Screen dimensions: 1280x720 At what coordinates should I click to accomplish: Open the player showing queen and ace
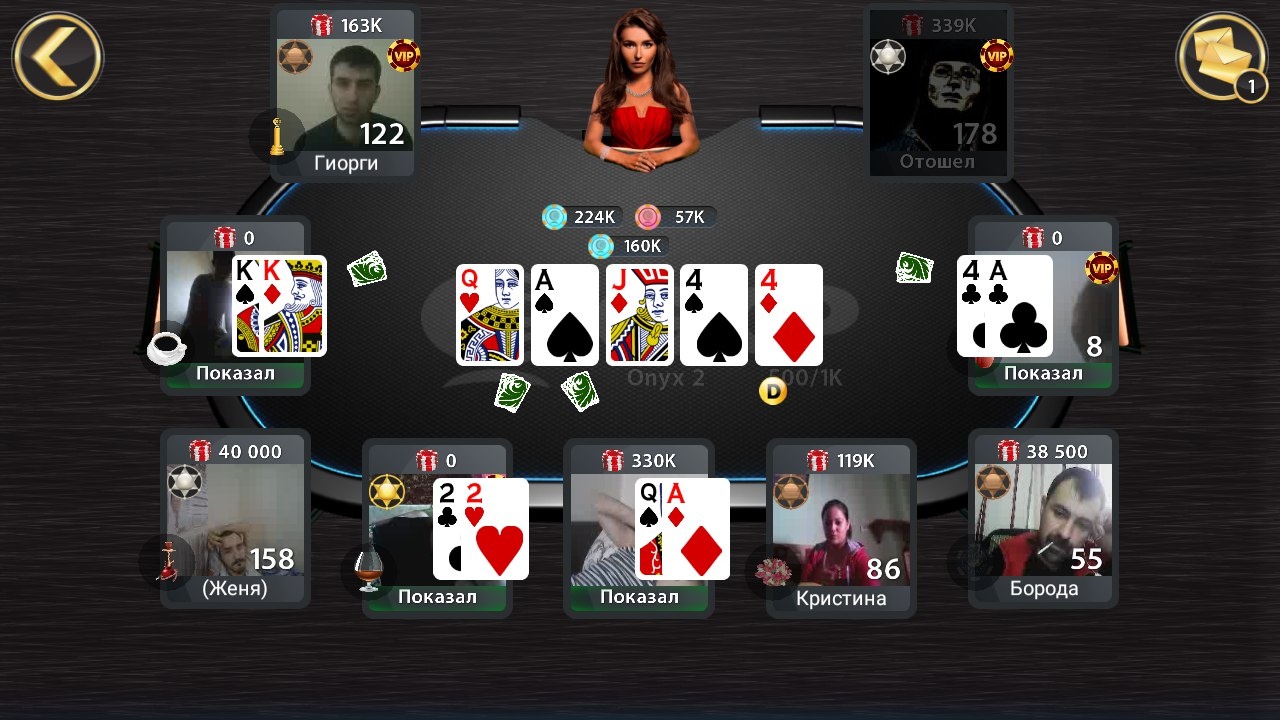pos(639,530)
